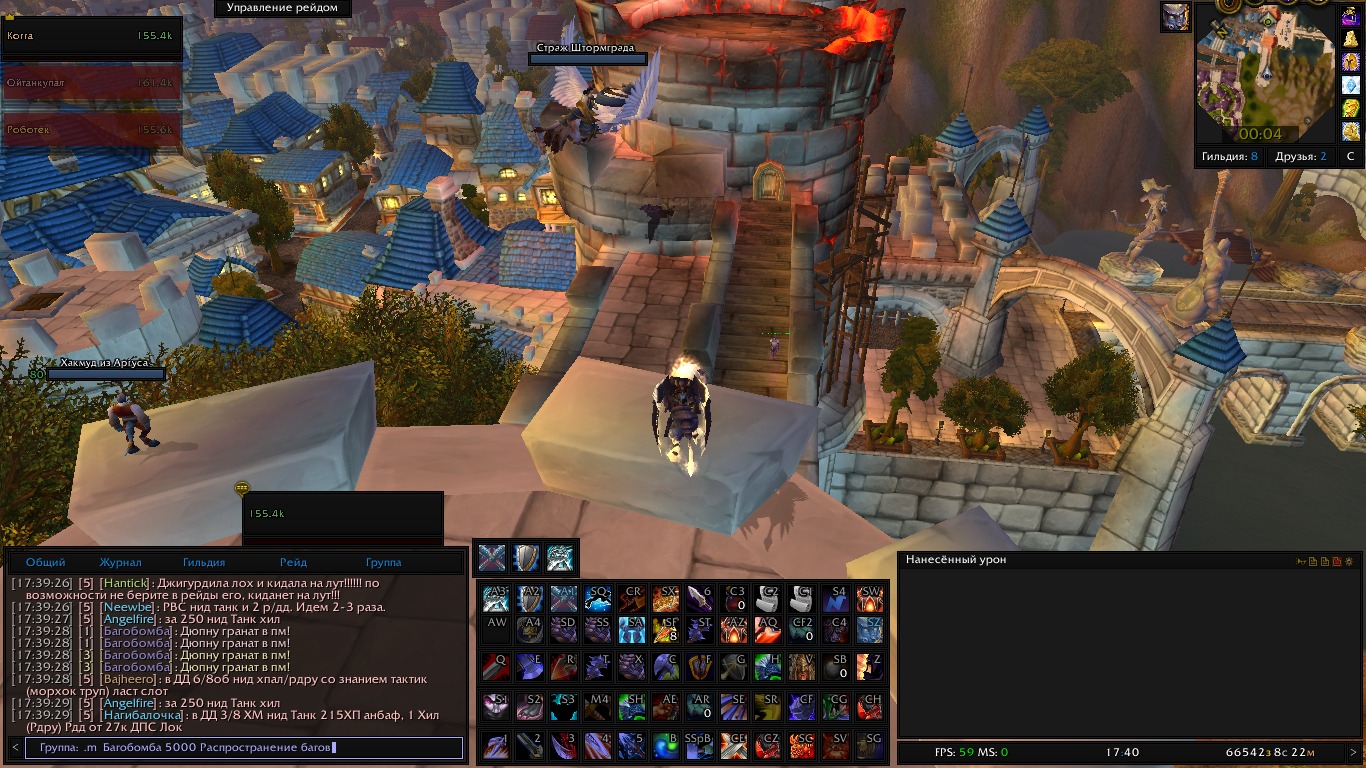
Task: Switch to the Журнал chat tab
Action: coord(120,563)
